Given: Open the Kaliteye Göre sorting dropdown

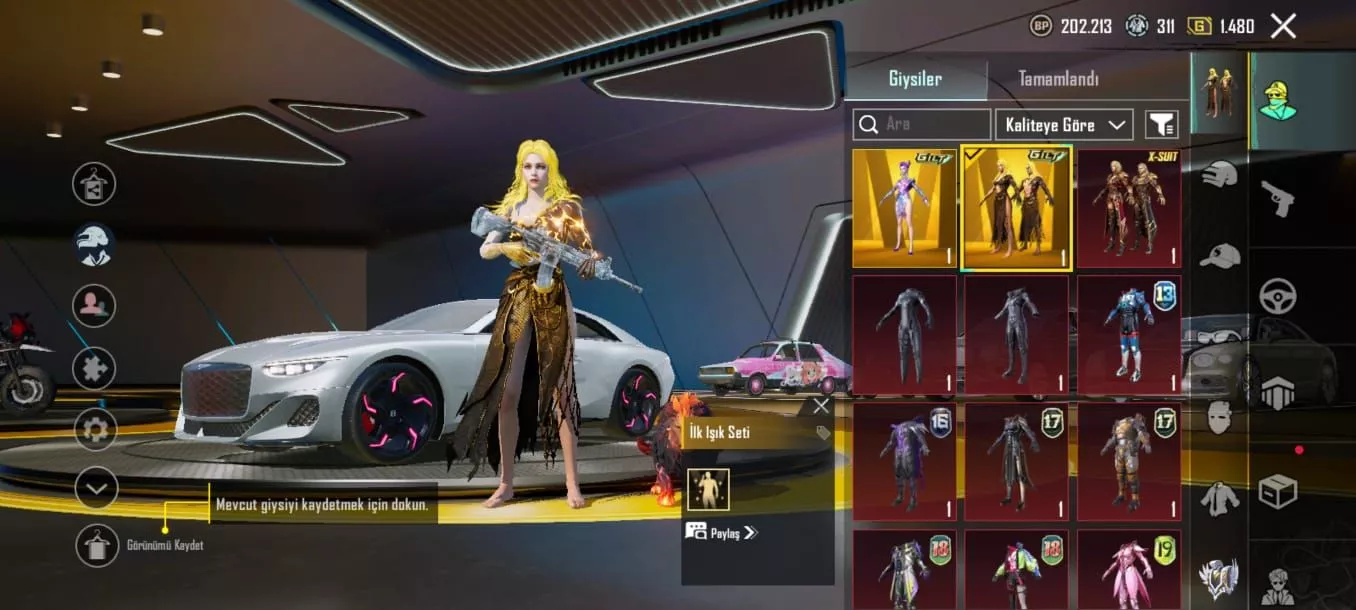Looking at the screenshot, I should pyautogui.click(x=1063, y=124).
